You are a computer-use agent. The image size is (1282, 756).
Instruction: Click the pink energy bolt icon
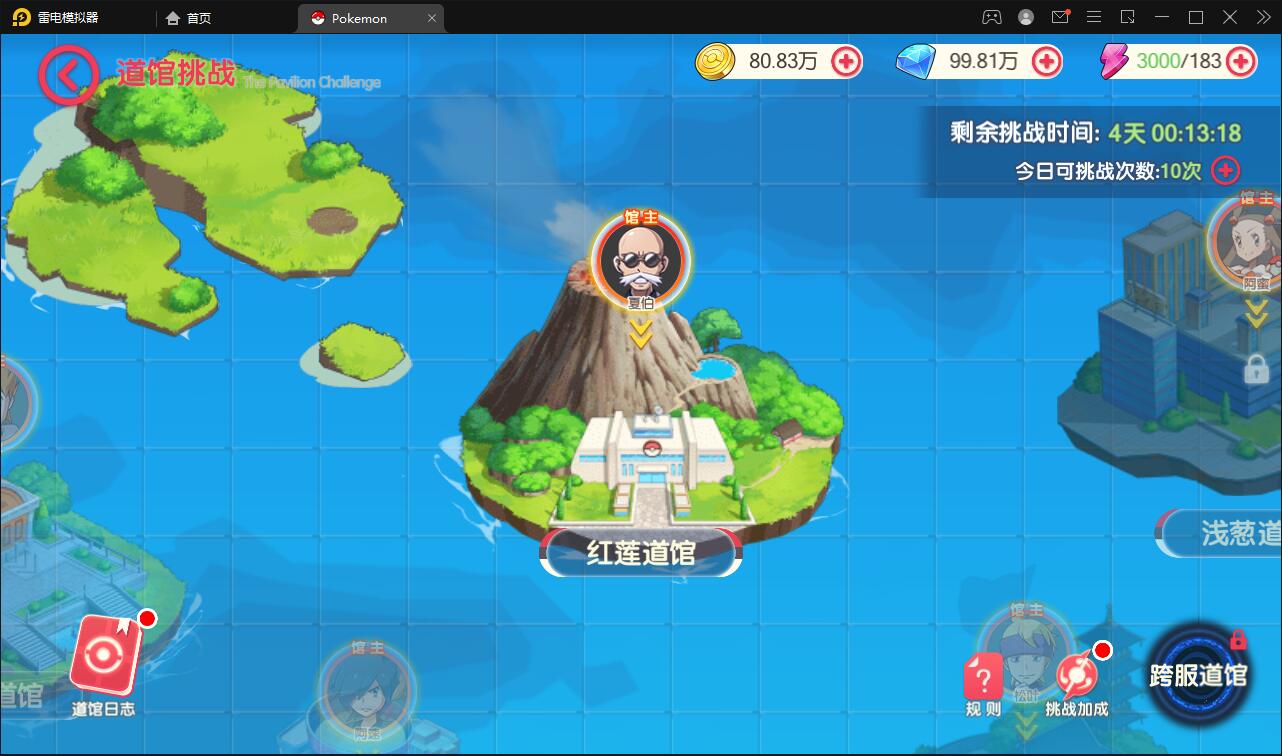pyautogui.click(x=1113, y=61)
